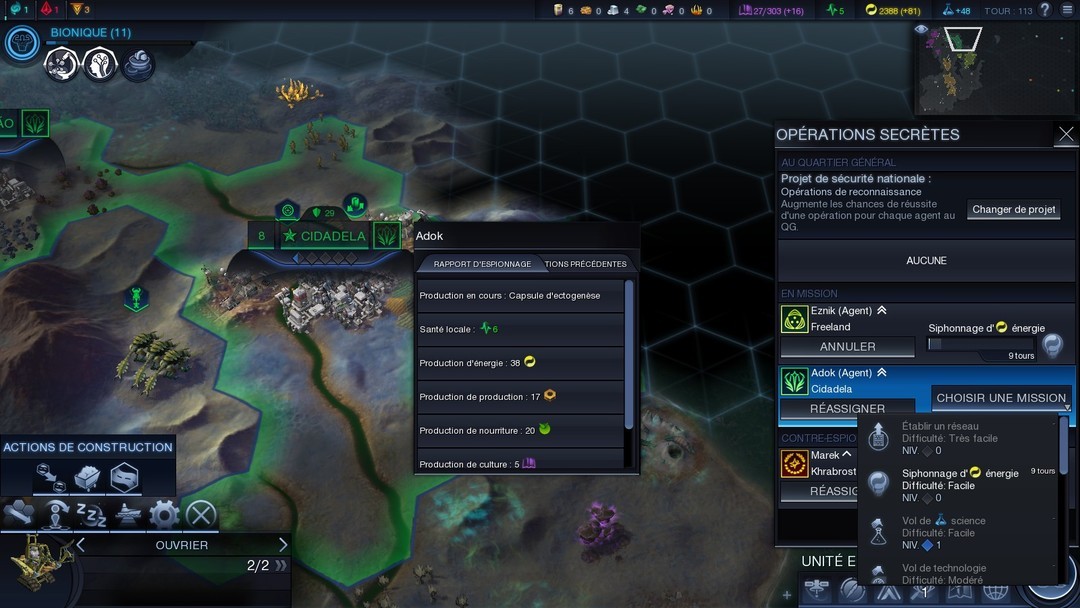Image resolution: width=1080 pixels, height=608 pixels.
Task: Cancel agent Eznik's mission with Annuler
Action: (x=847, y=347)
